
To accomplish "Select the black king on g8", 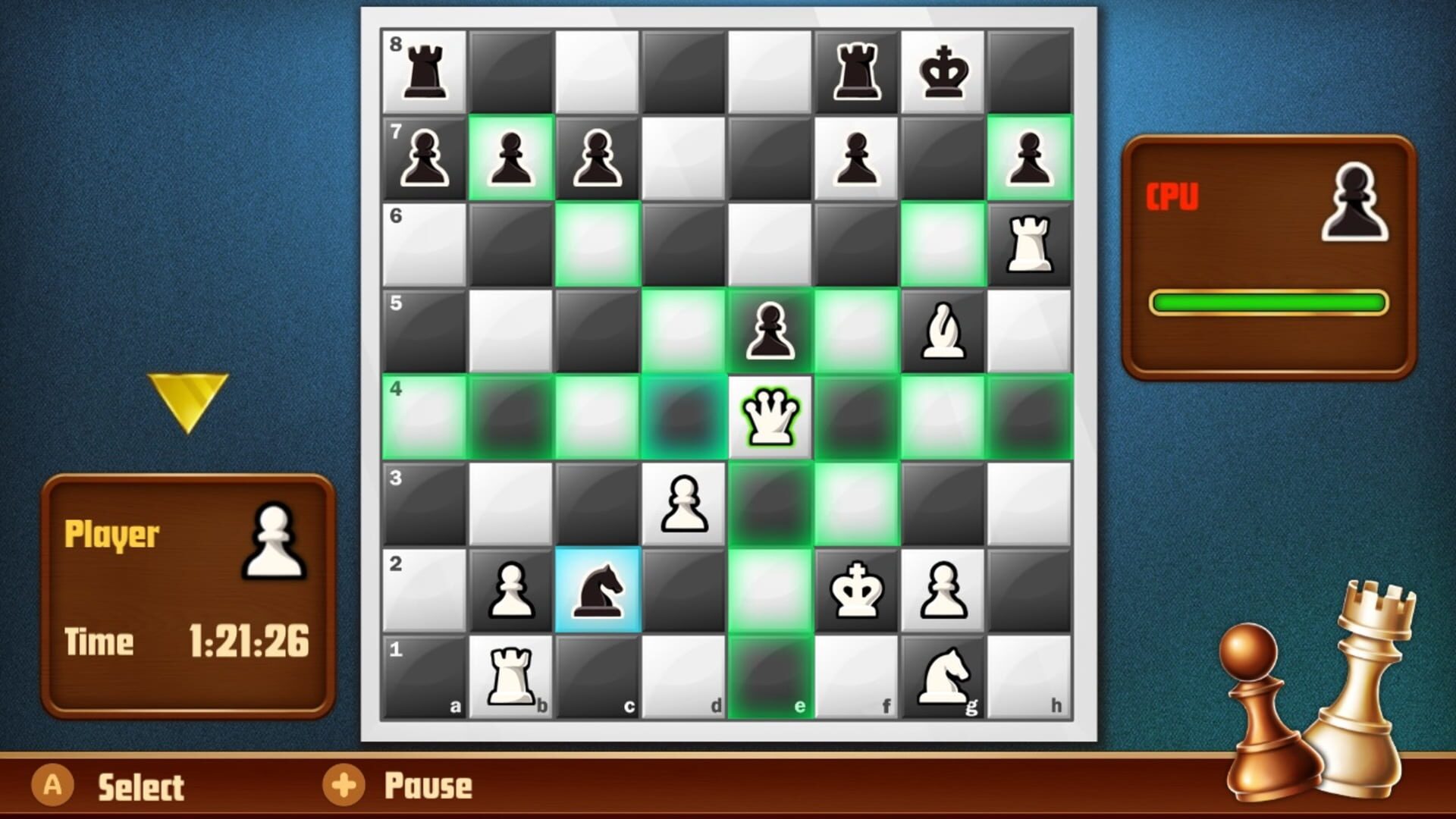I will [943, 68].
